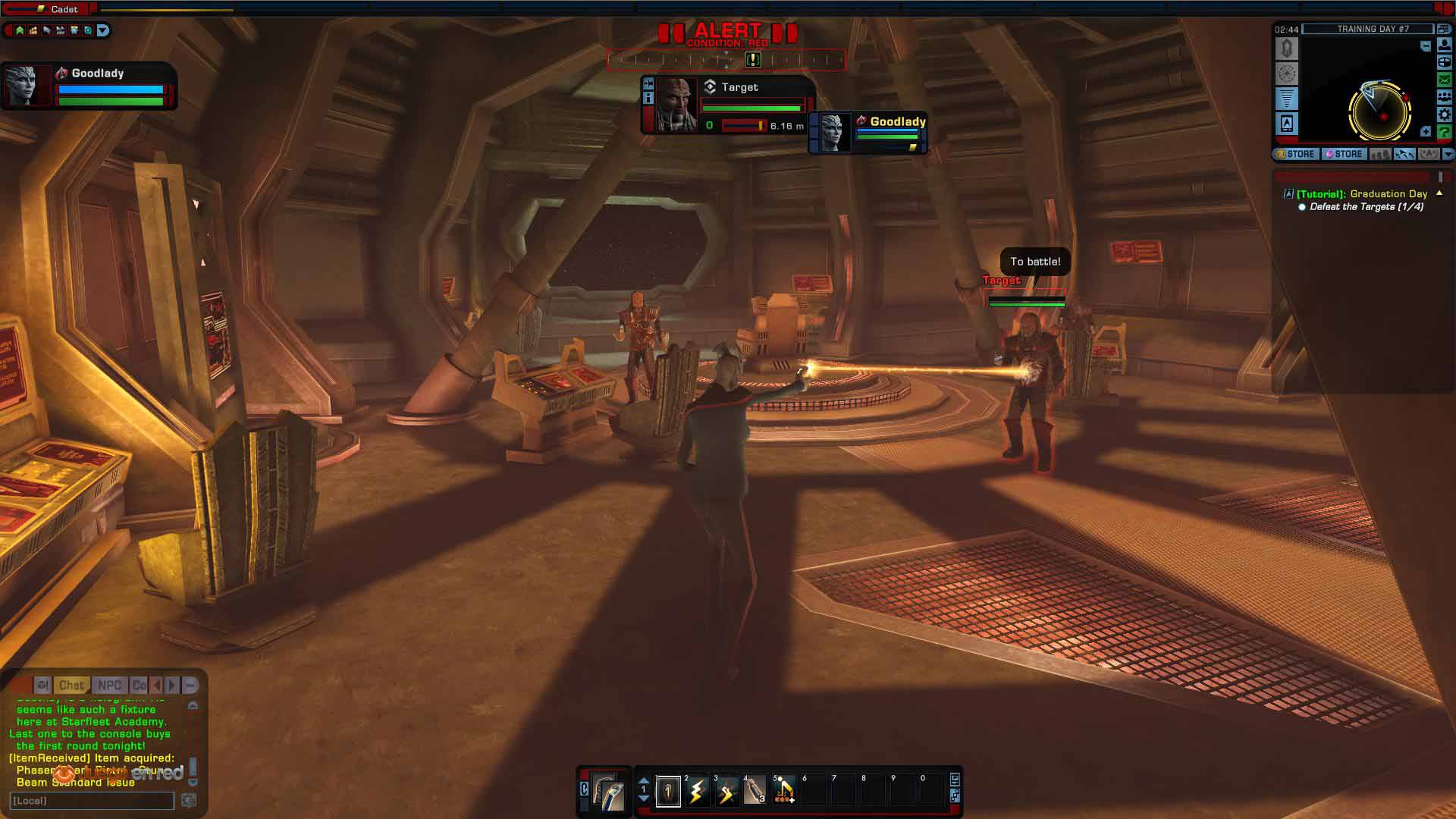Select the Target enemy portrait frame

676,105
